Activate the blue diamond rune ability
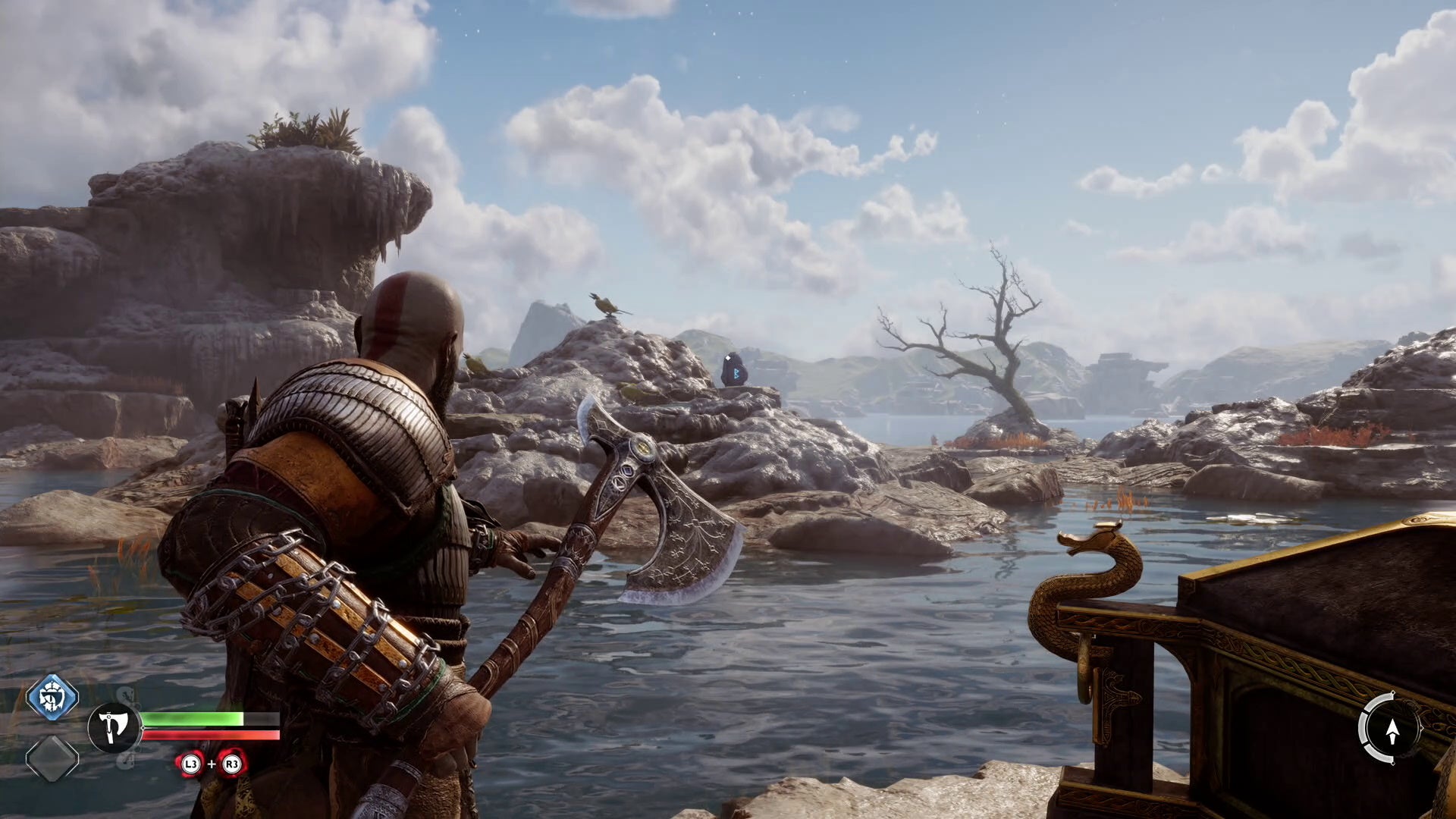Image resolution: width=1456 pixels, height=819 pixels. 52,697
